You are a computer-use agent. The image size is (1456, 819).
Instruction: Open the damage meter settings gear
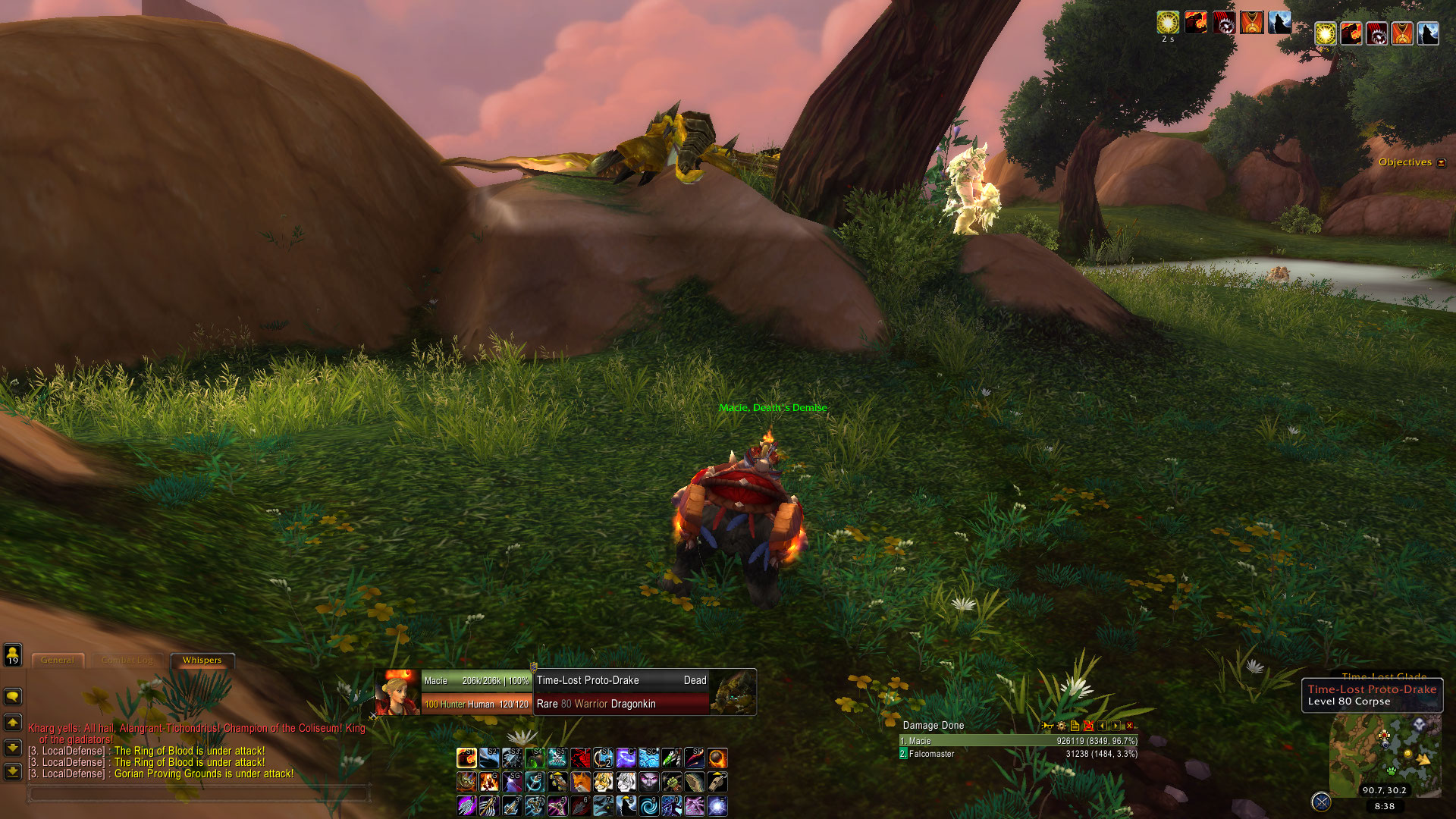coord(1061,726)
